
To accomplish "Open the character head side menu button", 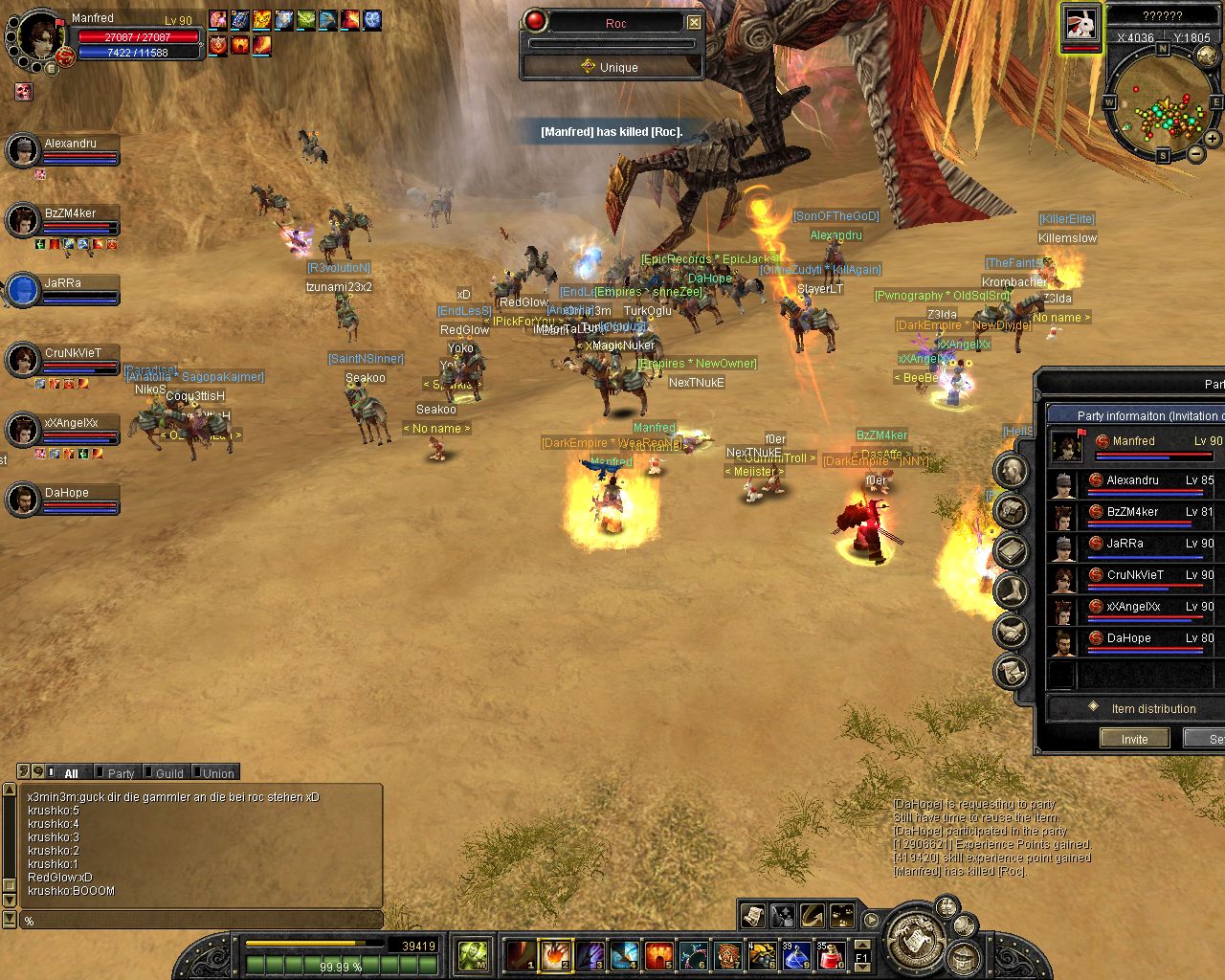I will 1011,470.
